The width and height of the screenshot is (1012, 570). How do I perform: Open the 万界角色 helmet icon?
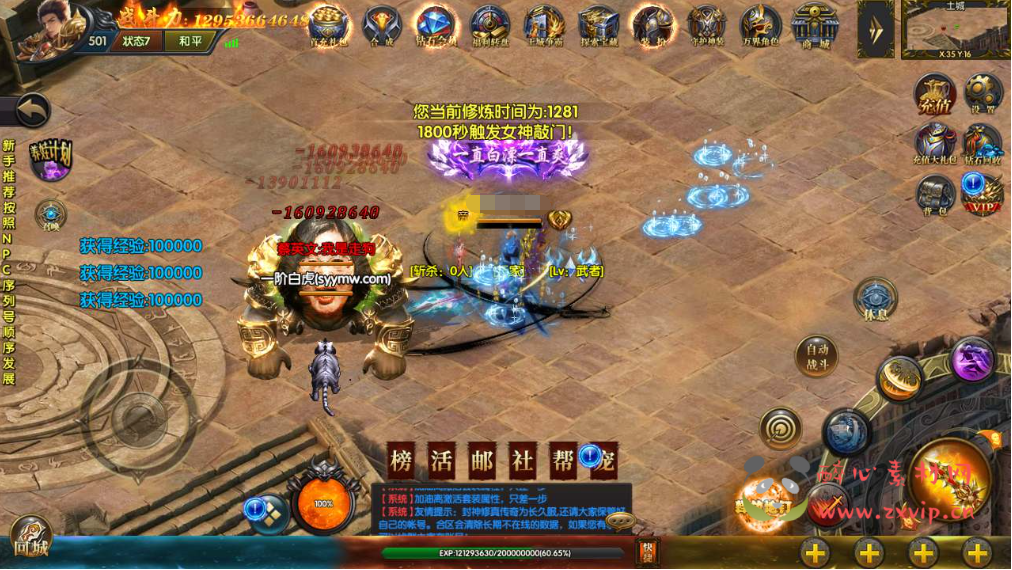click(760, 25)
